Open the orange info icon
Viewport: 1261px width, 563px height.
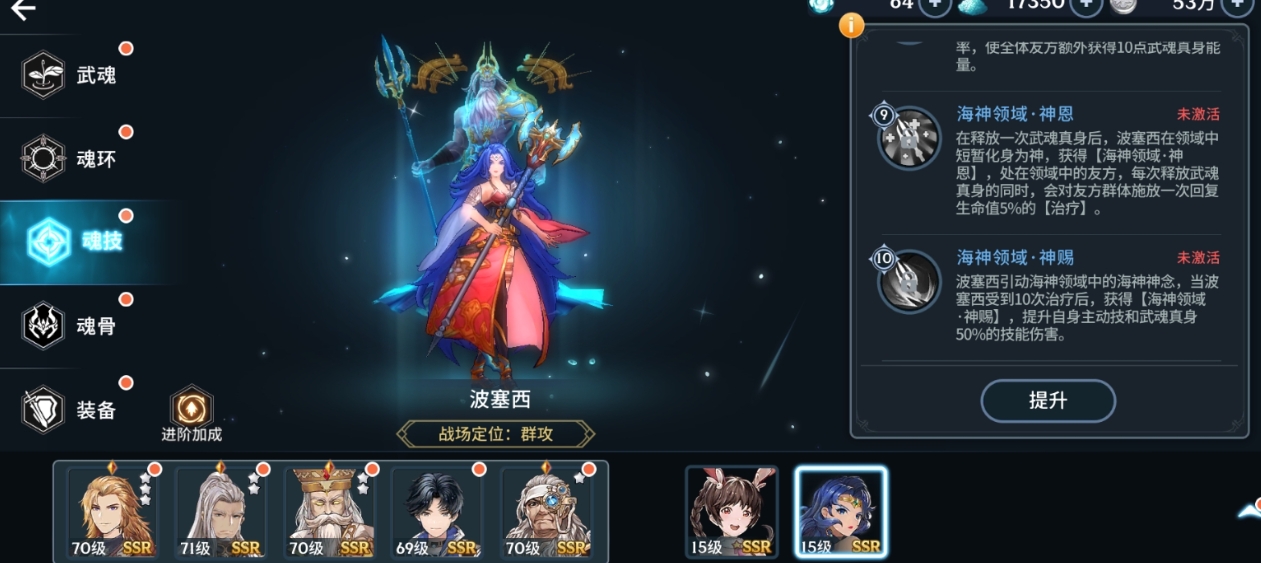click(851, 25)
